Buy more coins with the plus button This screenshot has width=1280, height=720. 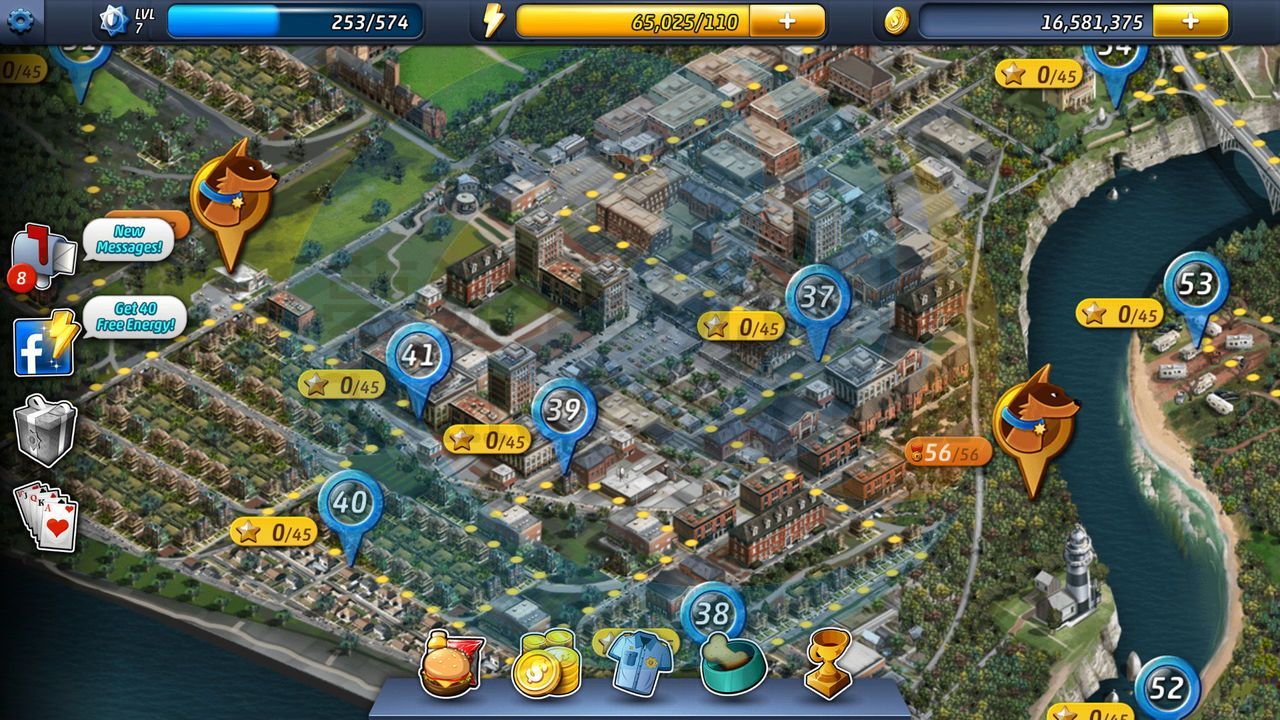tap(1190, 21)
